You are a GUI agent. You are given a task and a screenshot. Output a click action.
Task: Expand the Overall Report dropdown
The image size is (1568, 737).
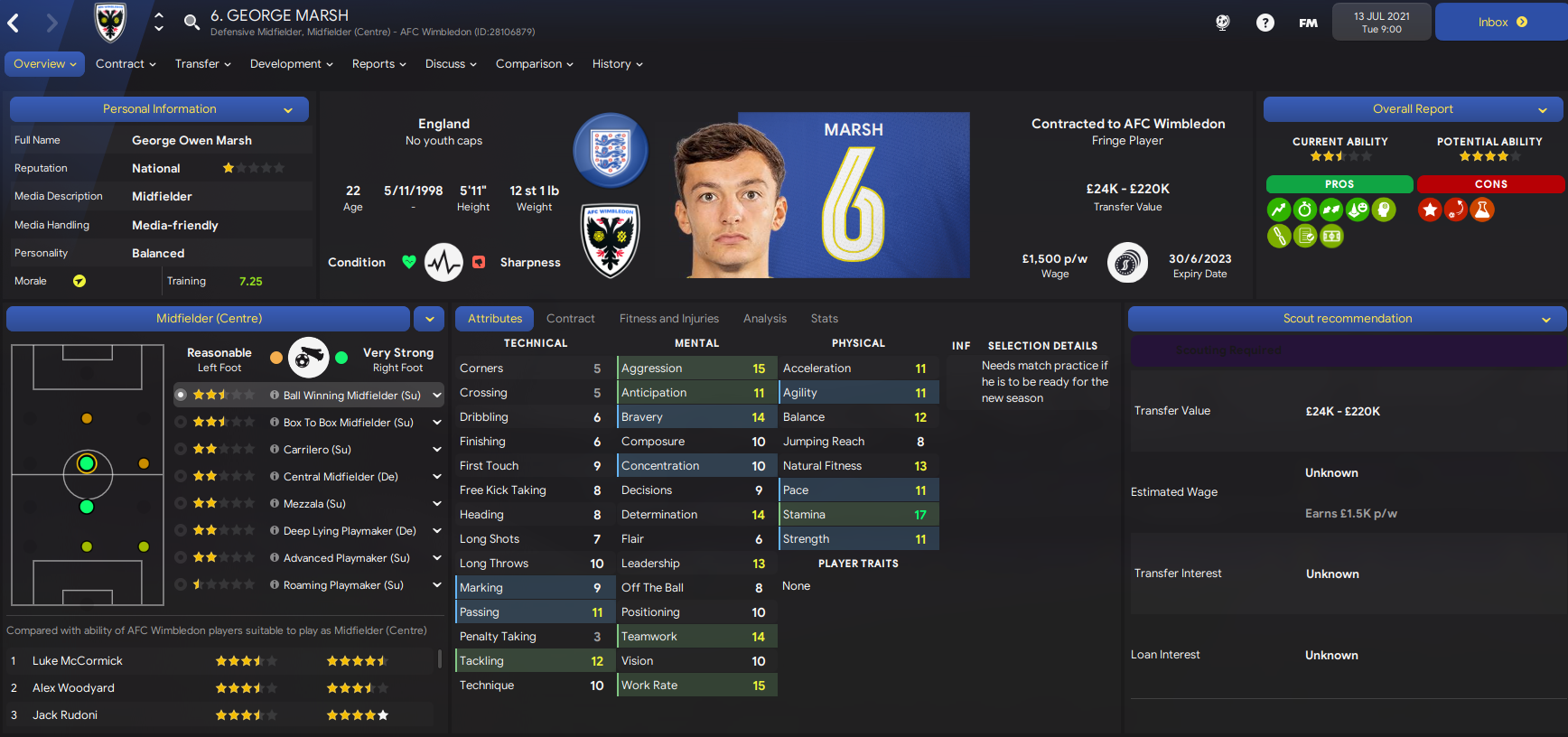pos(1542,110)
